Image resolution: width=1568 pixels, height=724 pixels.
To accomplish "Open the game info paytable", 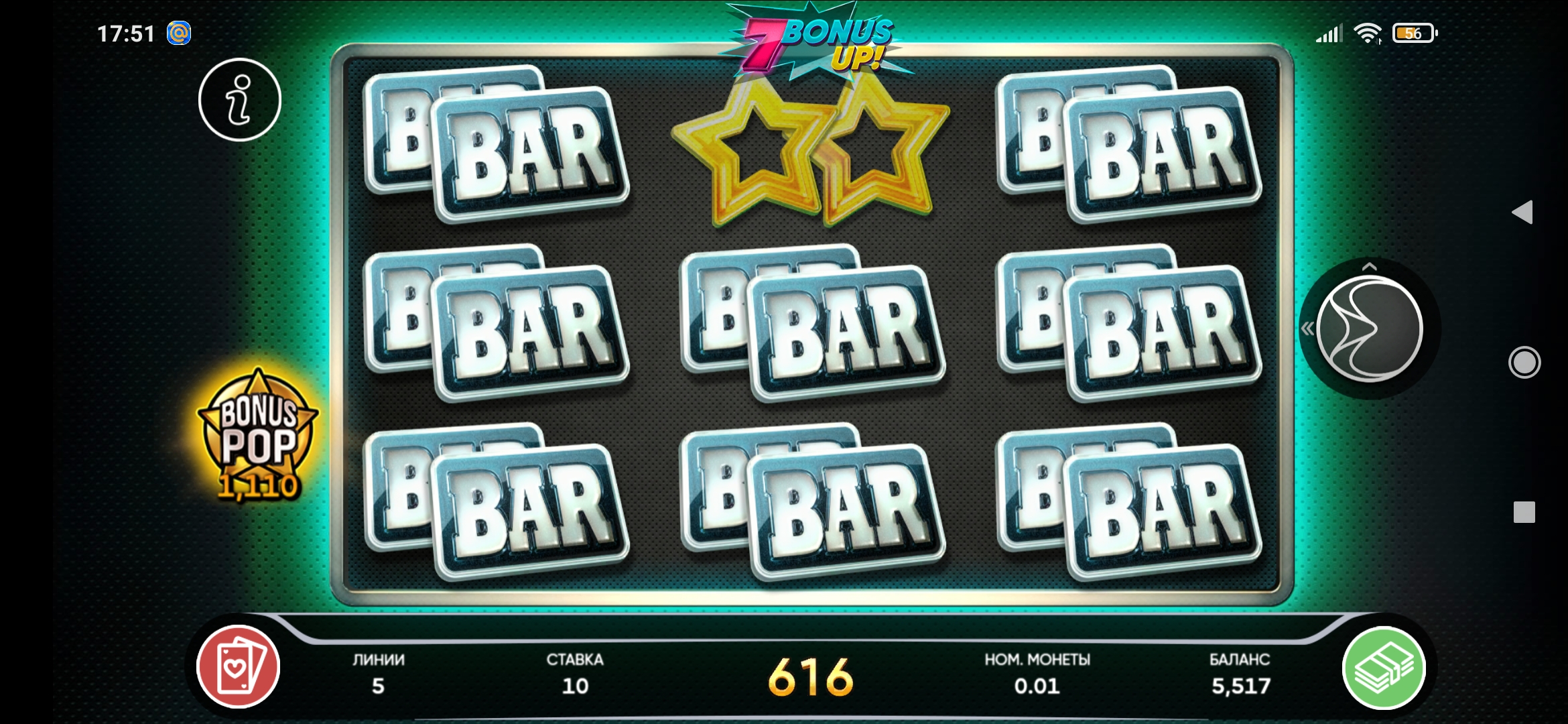I will tap(240, 100).
